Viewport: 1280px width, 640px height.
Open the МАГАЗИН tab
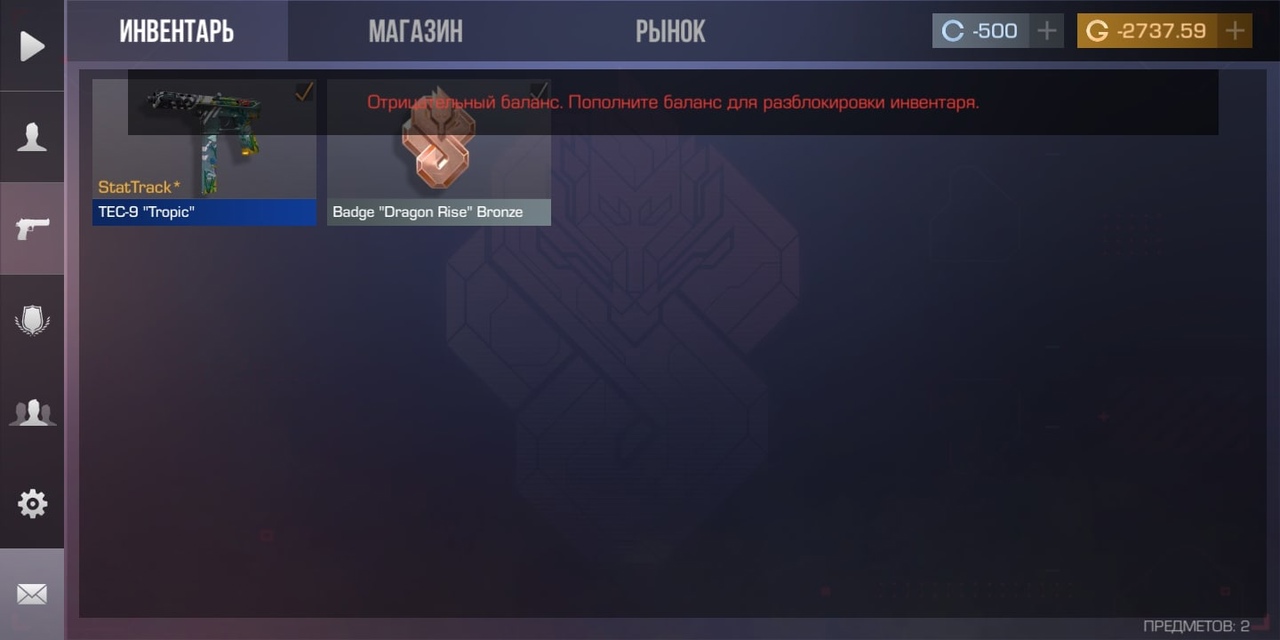click(x=415, y=31)
